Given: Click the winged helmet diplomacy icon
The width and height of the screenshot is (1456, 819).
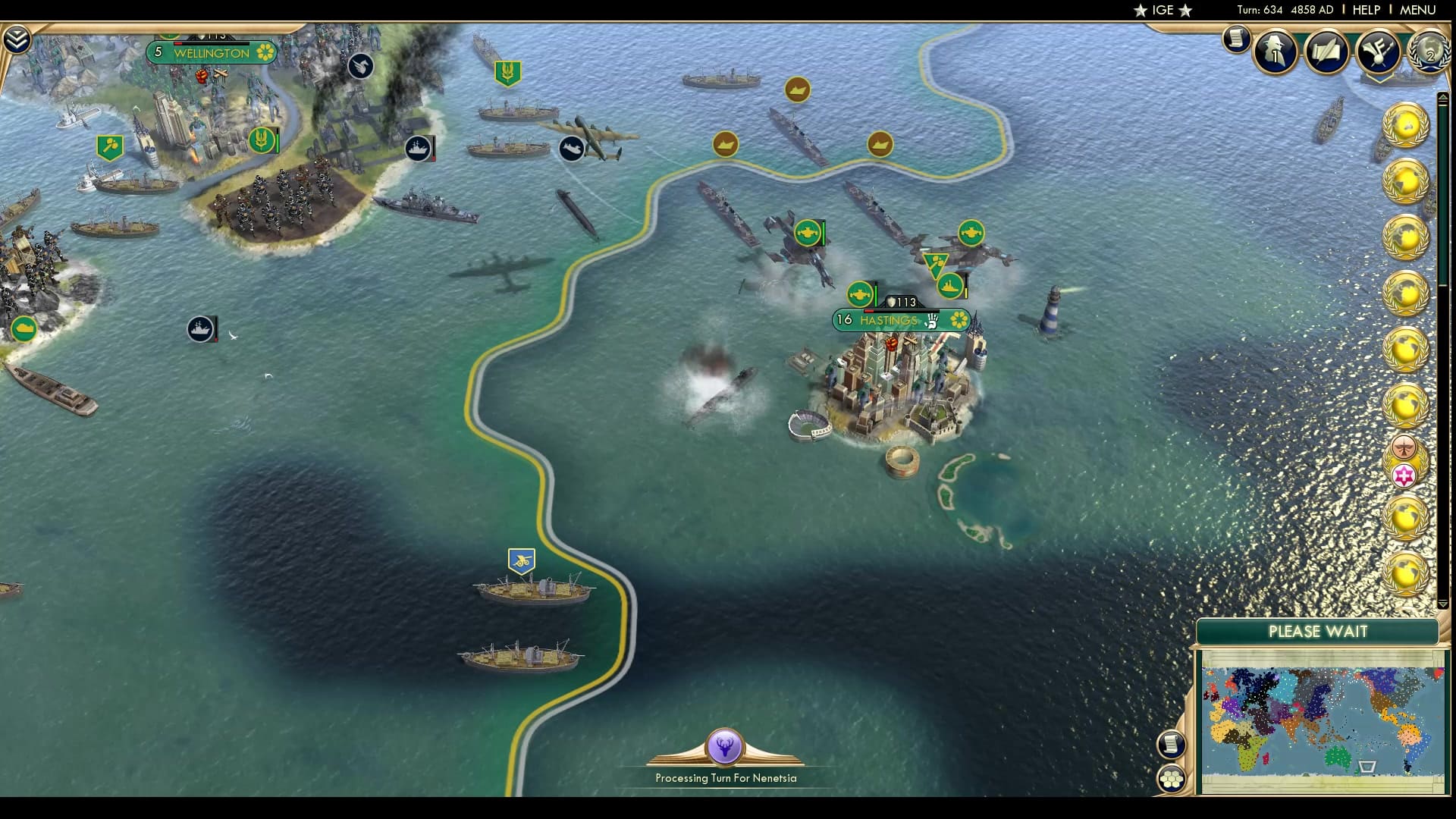Looking at the screenshot, I should [1379, 53].
